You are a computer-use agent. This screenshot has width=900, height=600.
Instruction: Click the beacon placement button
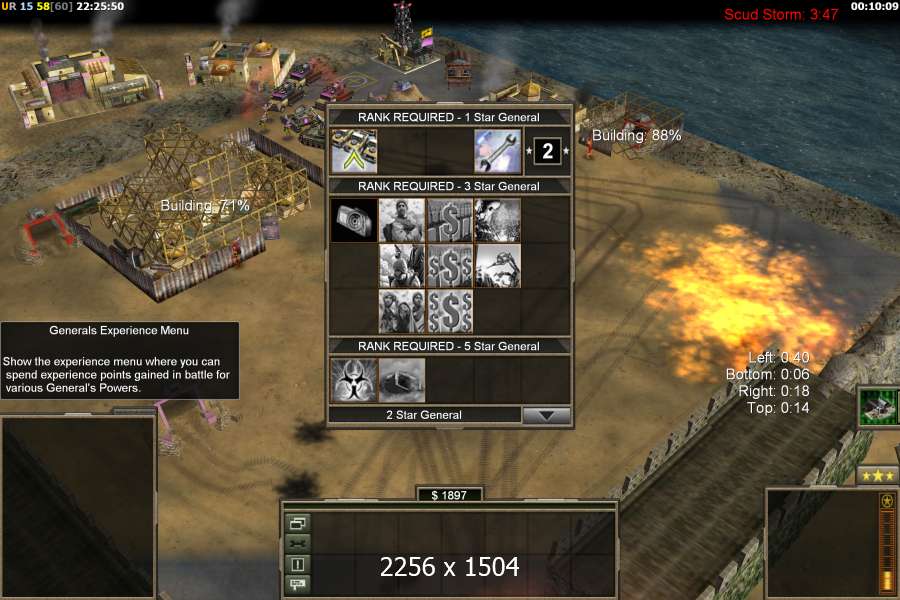298,564
